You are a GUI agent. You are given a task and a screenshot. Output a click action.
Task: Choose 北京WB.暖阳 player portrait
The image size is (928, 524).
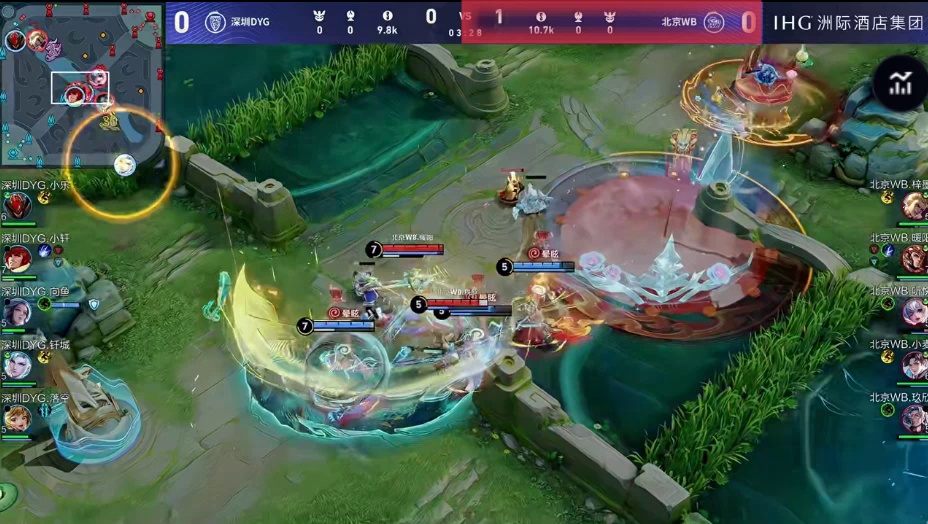[914, 259]
